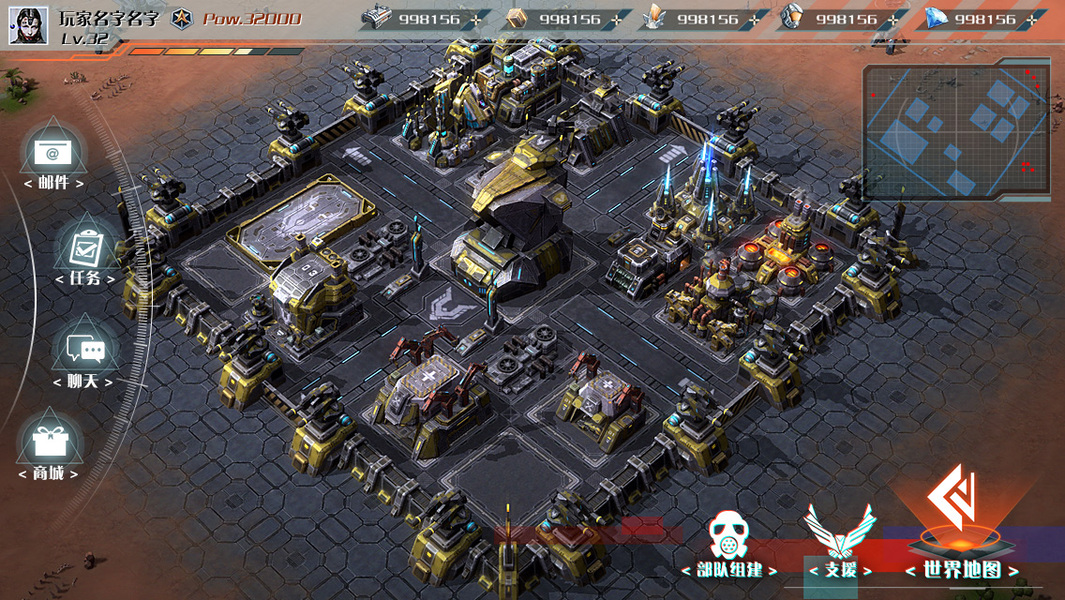This screenshot has height=600, width=1065.
Task: Open the 任务 missions panel
Action: (84, 250)
